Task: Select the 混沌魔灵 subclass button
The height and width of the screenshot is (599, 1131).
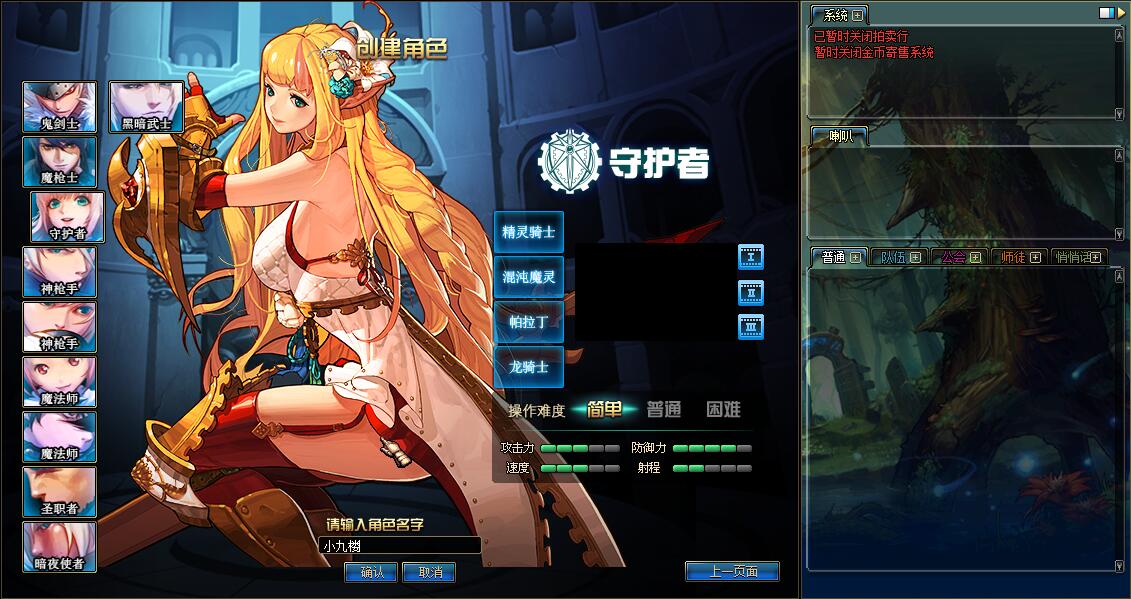Action: pyautogui.click(x=529, y=277)
